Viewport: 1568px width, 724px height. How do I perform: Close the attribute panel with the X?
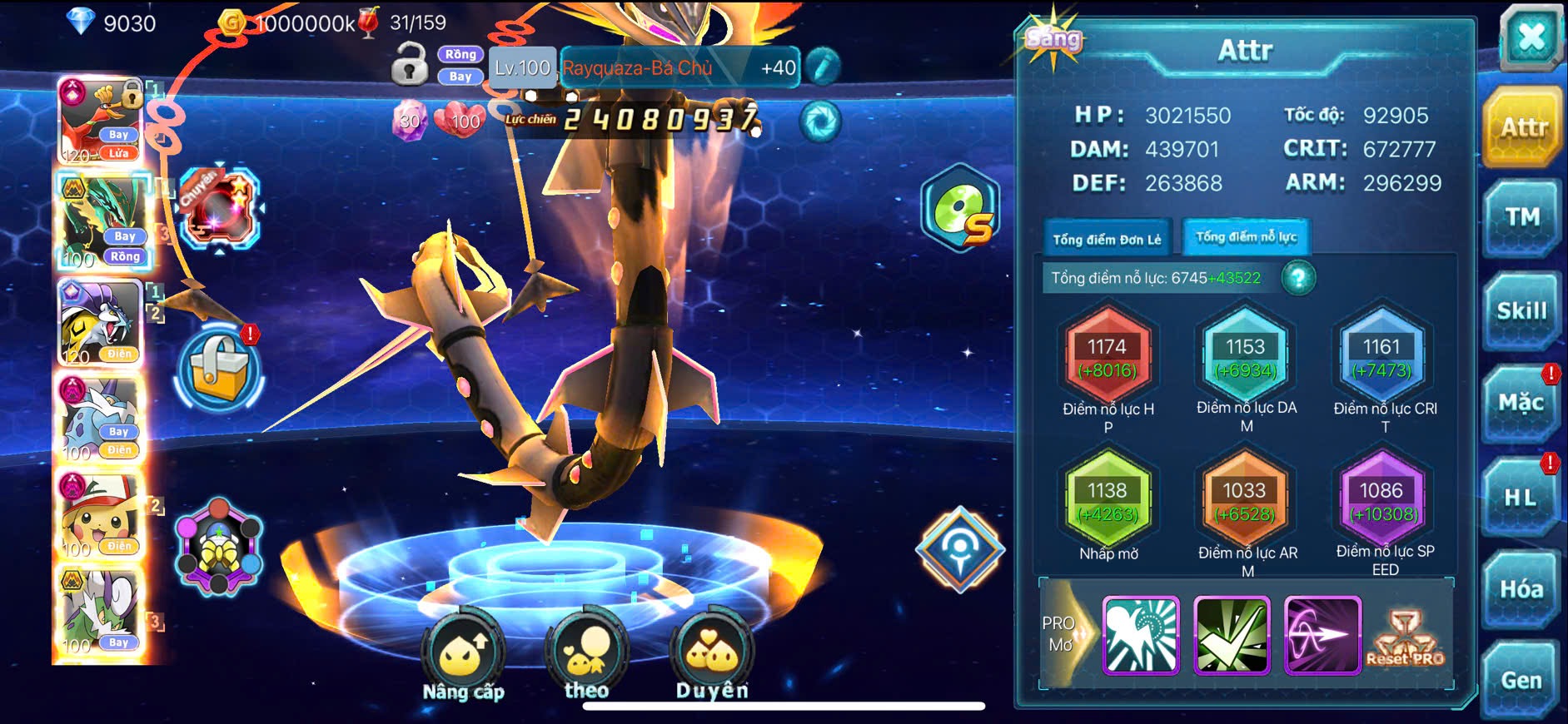point(1531,37)
